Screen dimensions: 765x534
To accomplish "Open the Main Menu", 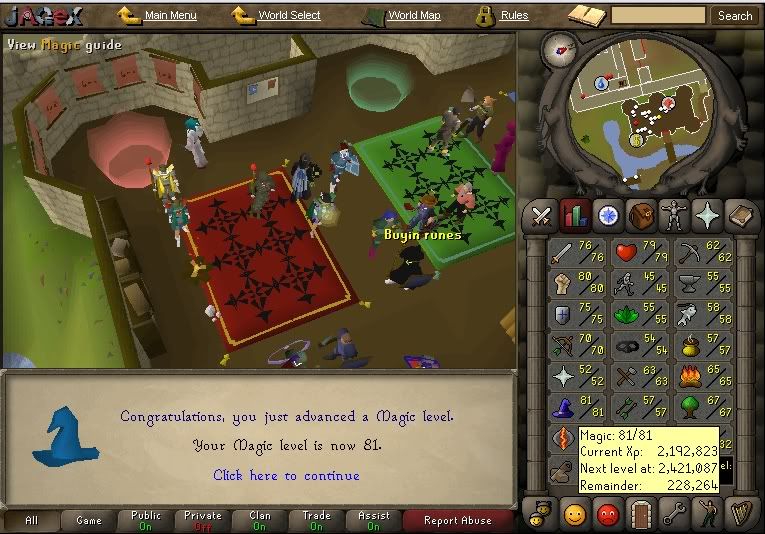I will (x=169, y=16).
